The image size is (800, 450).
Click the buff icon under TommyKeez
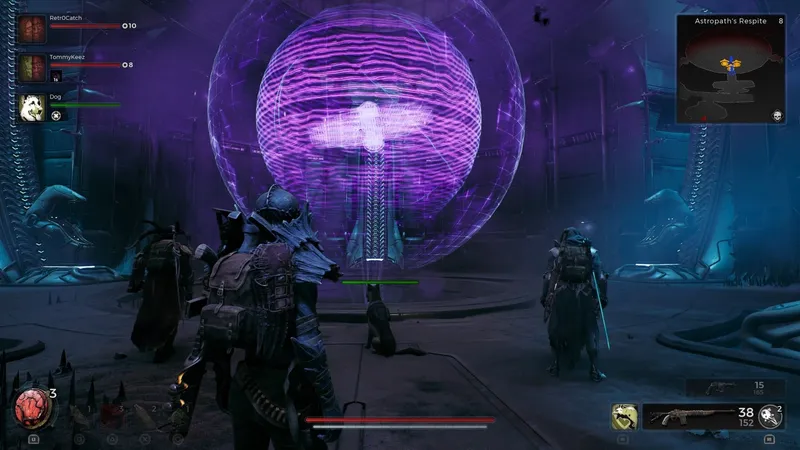coord(56,76)
